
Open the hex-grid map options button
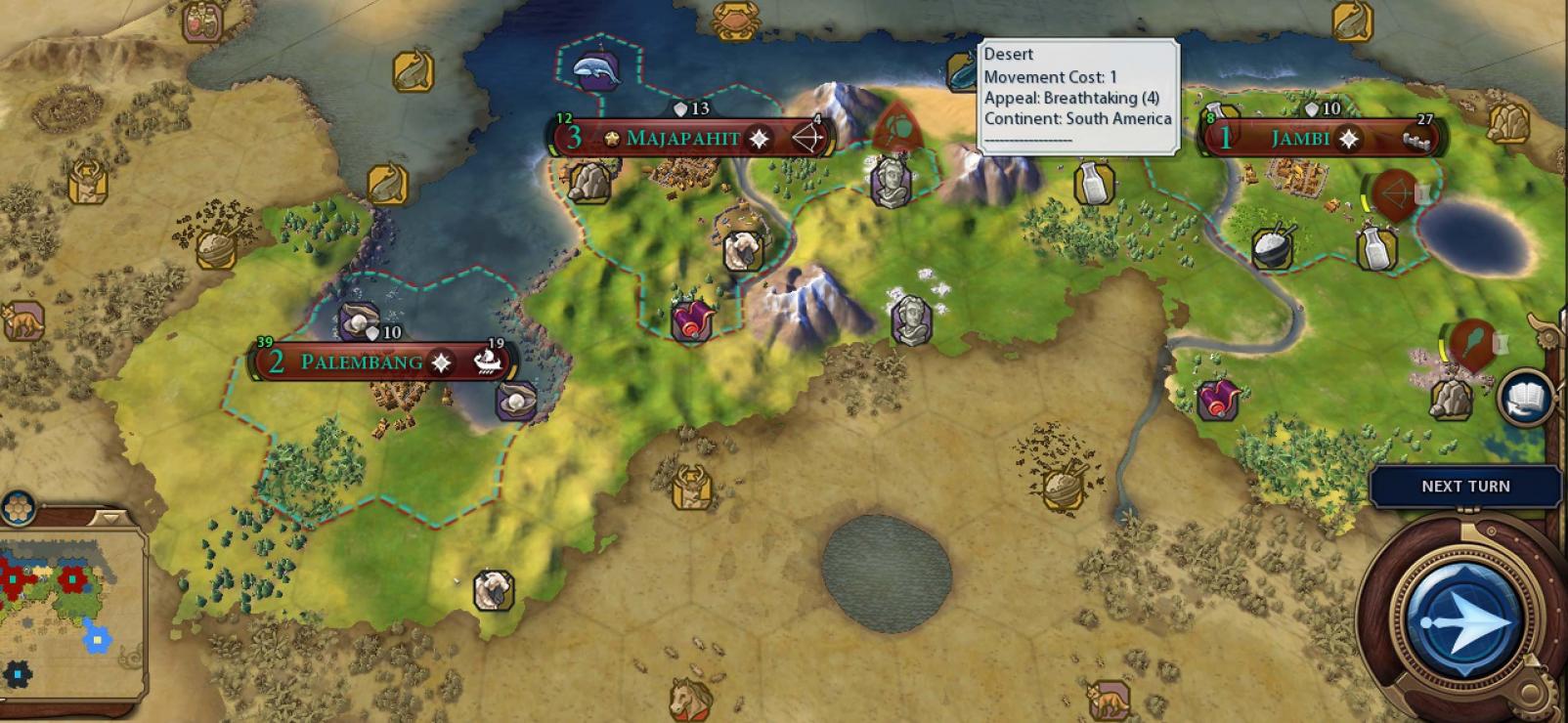tap(18, 508)
